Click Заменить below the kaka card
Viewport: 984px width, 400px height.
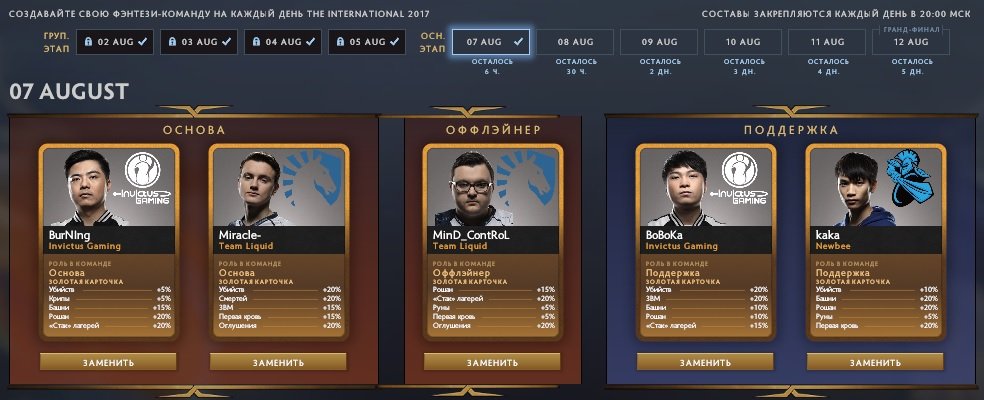[874, 362]
